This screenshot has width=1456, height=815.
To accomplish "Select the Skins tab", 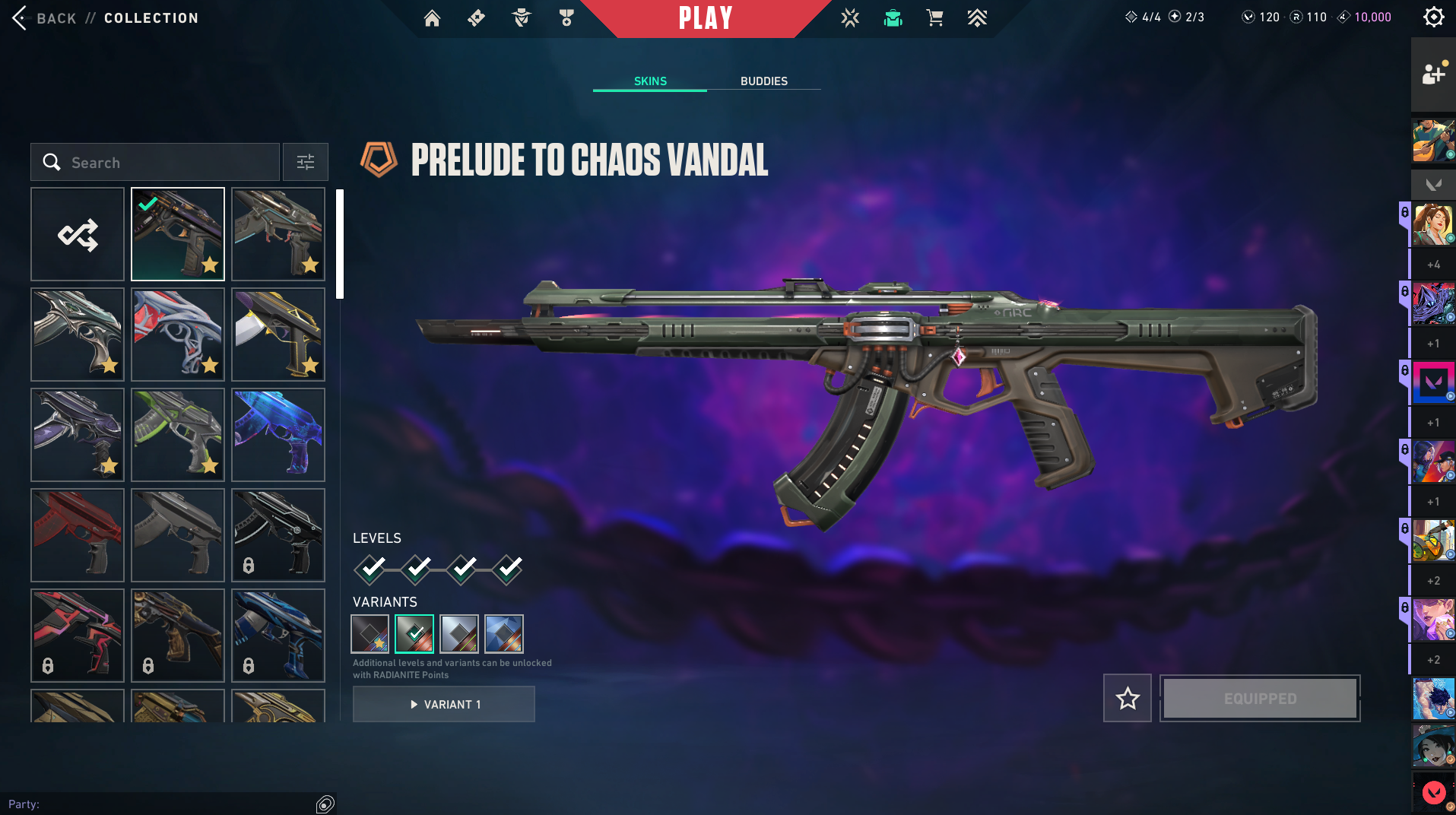I will coord(650,81).
